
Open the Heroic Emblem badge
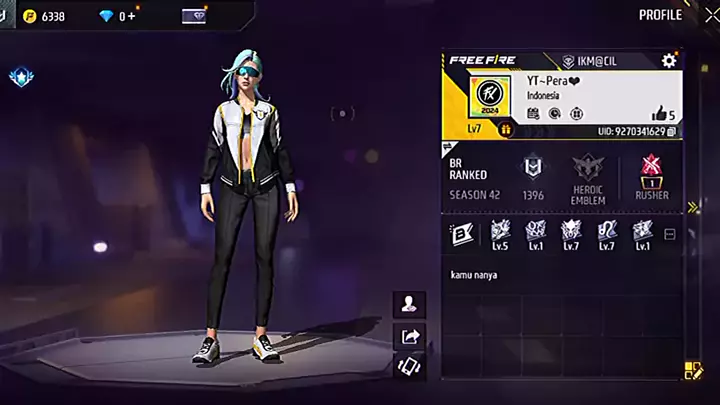coord(588,178)
